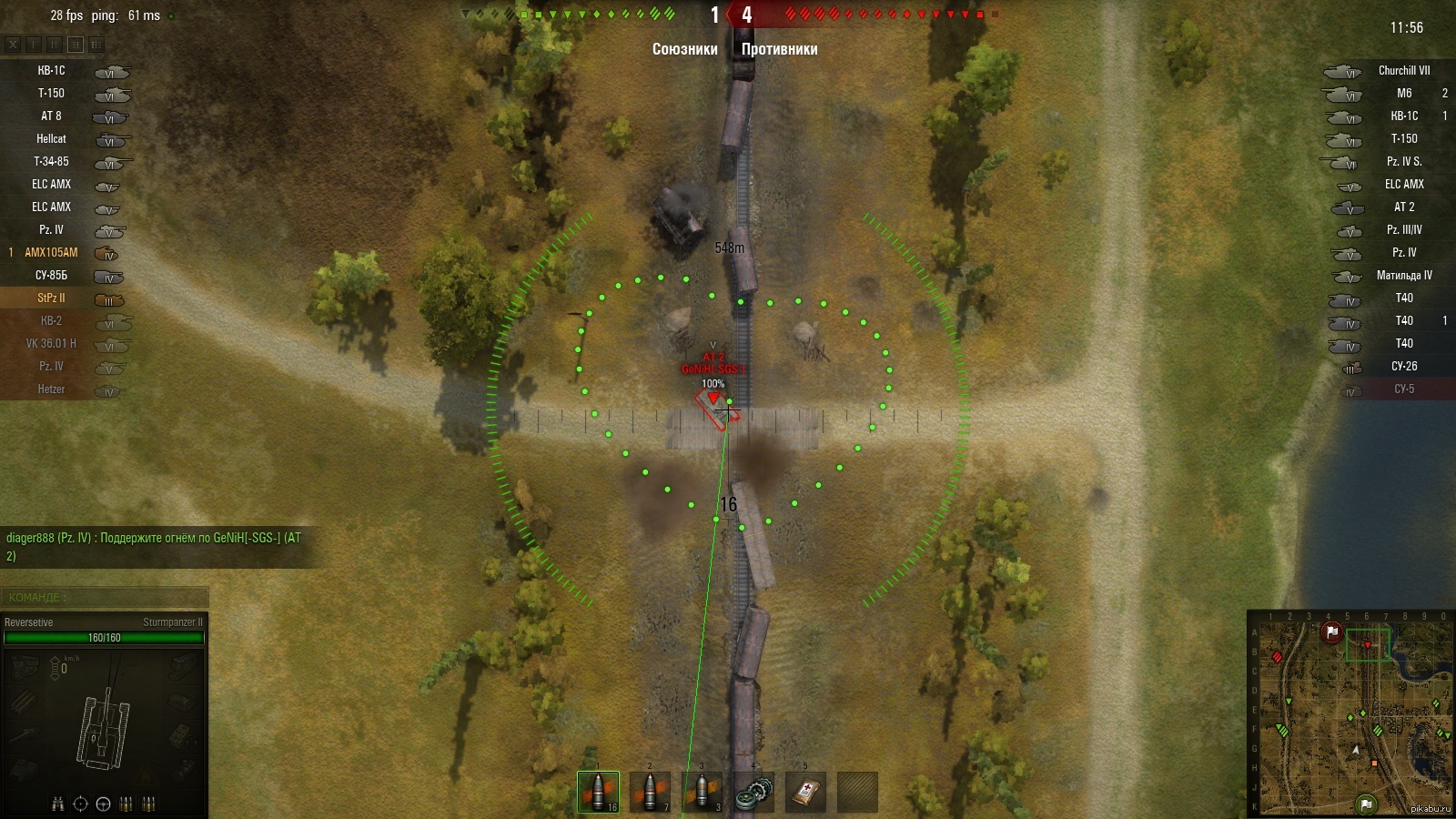Select the first shell slot with 16 rounds
Screen dimensions: 1456x819
[598, 791]
